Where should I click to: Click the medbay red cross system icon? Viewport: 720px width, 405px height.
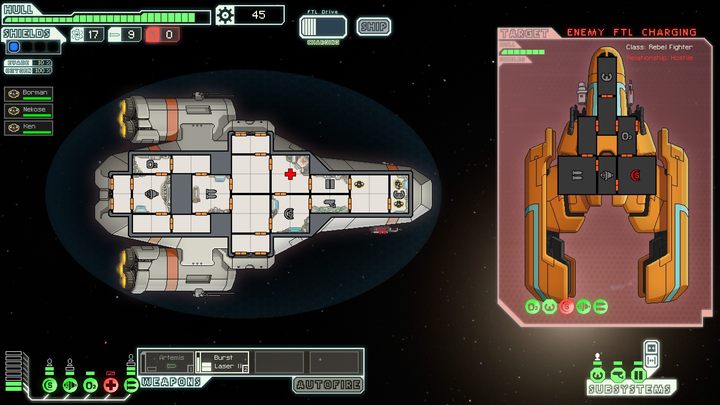click(x=111, y=384)
